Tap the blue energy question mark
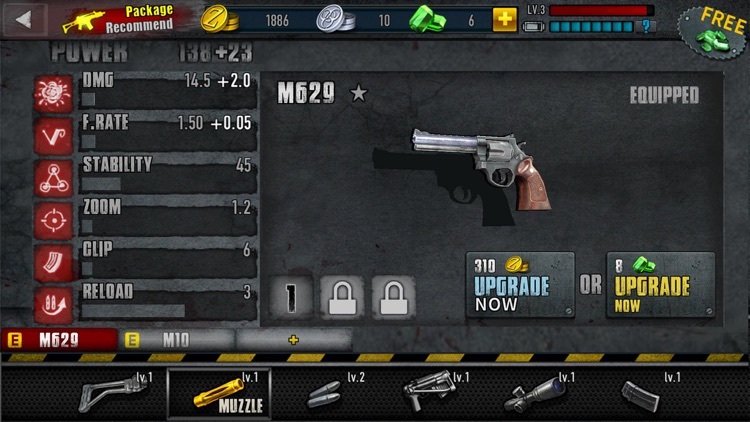Image resolution: width=750 pixels, height=422 pixels. [647, 27]
